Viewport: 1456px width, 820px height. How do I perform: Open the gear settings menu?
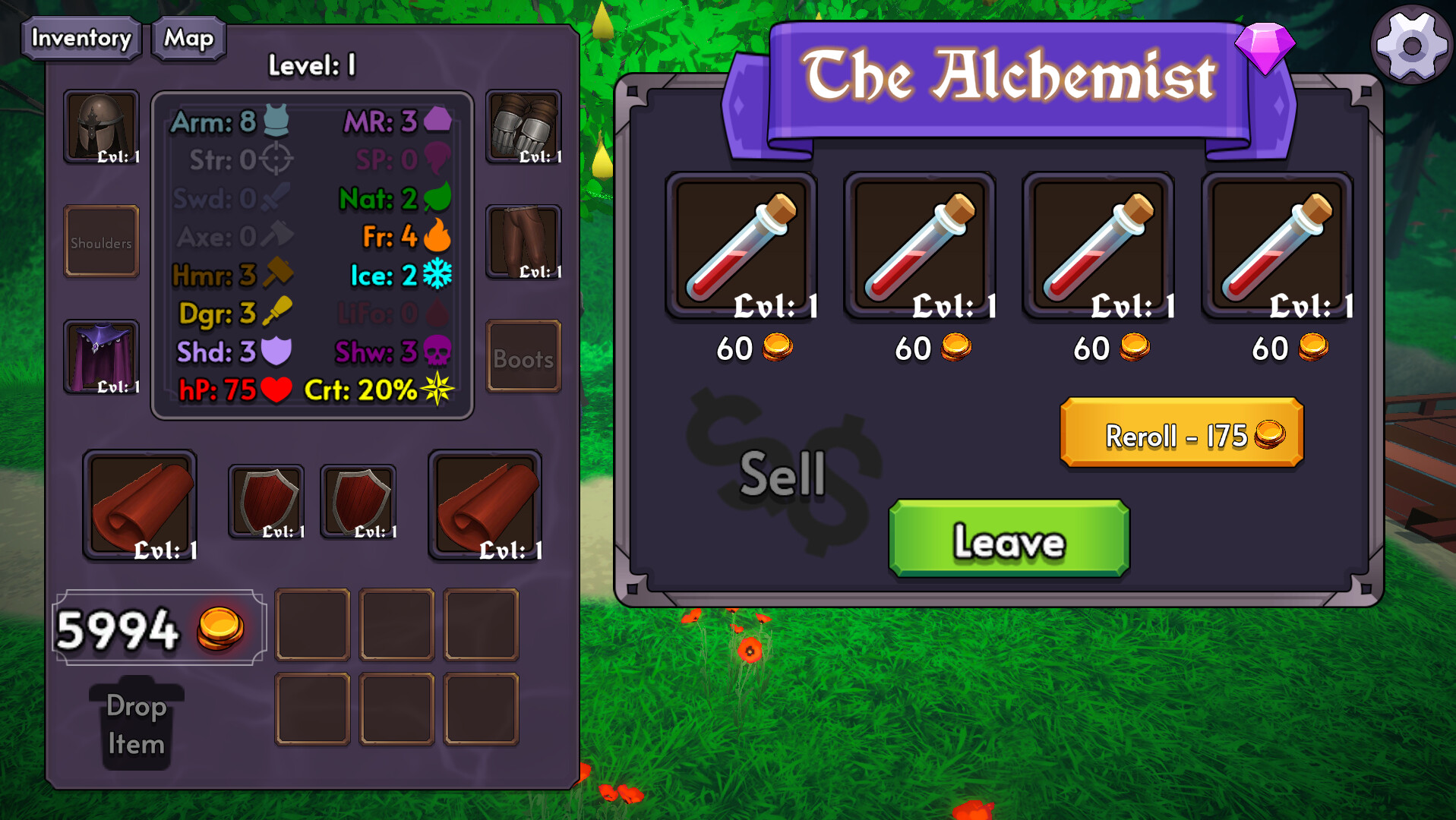[x=1411, y=46]
